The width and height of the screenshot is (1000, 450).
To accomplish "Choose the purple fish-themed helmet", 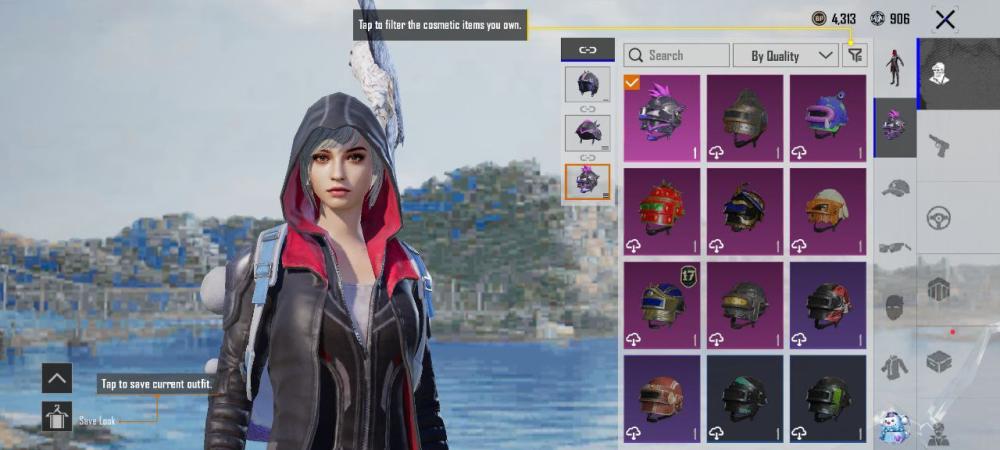I will pyautogui.click(x=827, y=118).
